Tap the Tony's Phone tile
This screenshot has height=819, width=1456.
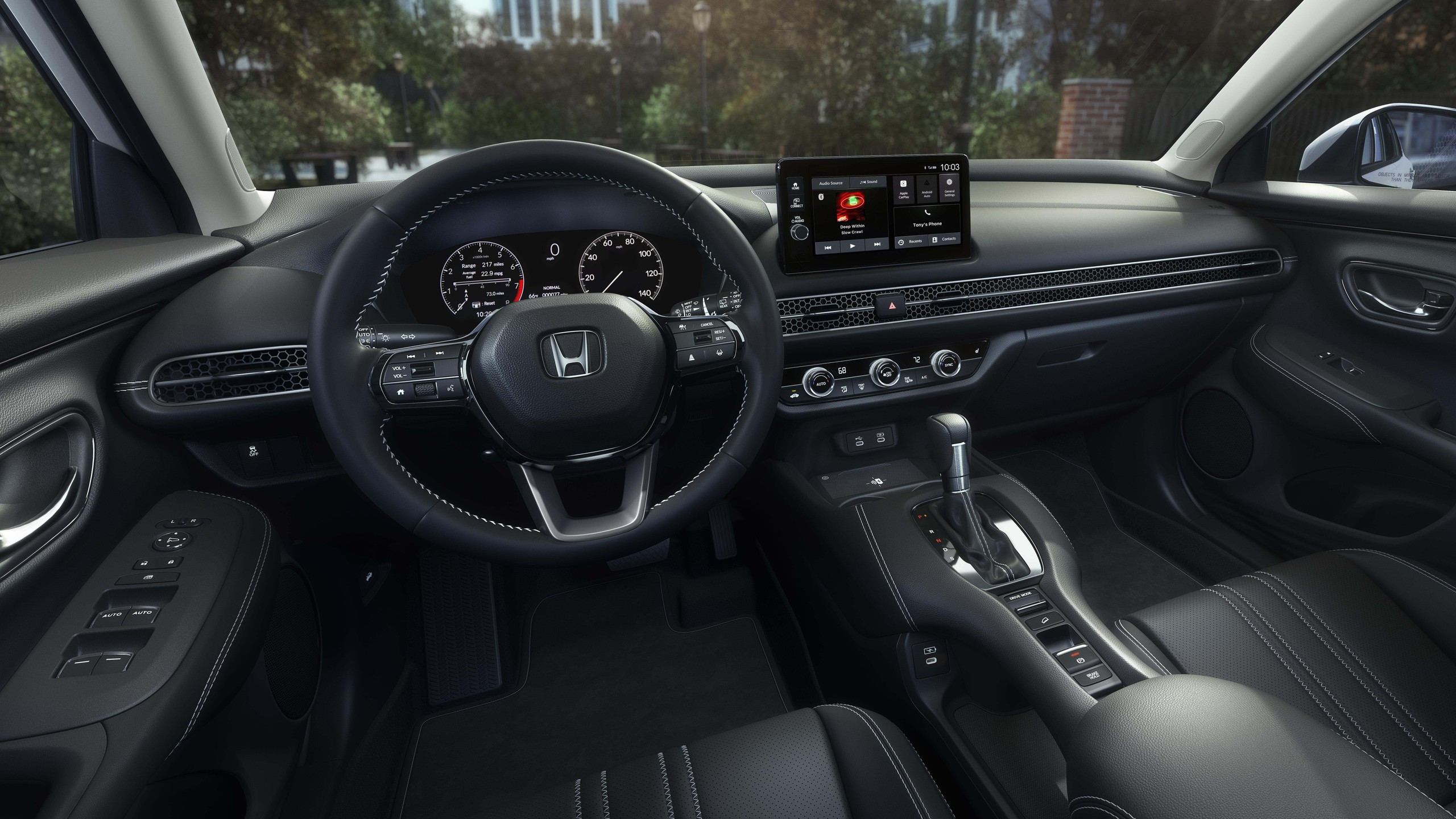pyautogui.click(x=928, y=224)
